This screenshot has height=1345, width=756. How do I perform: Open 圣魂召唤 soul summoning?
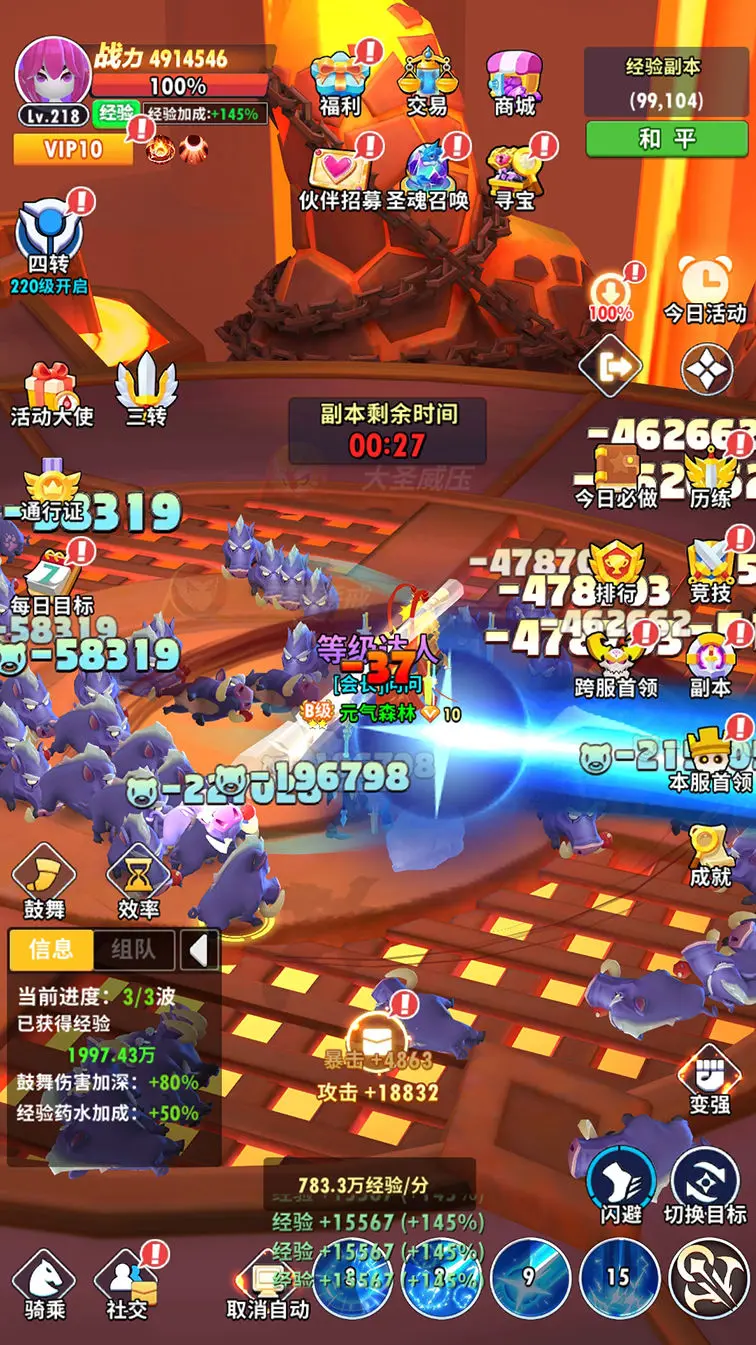(x=429, y=175)
